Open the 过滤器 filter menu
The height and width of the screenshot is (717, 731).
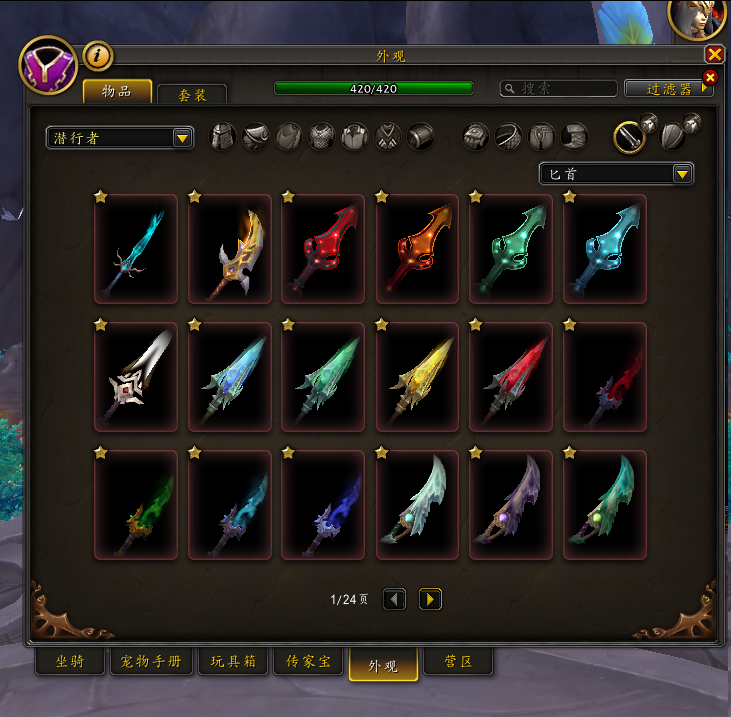point(668,88)
